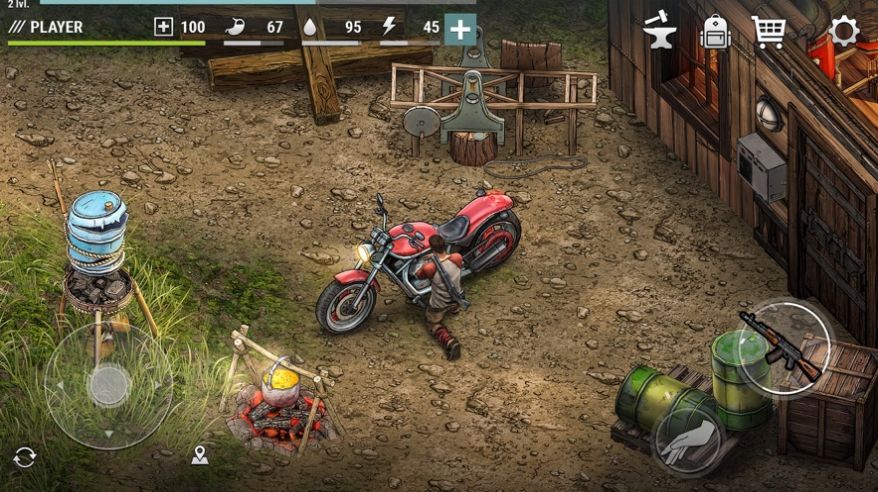
Task: Open the map pin location icon
Action: [200, 456]
